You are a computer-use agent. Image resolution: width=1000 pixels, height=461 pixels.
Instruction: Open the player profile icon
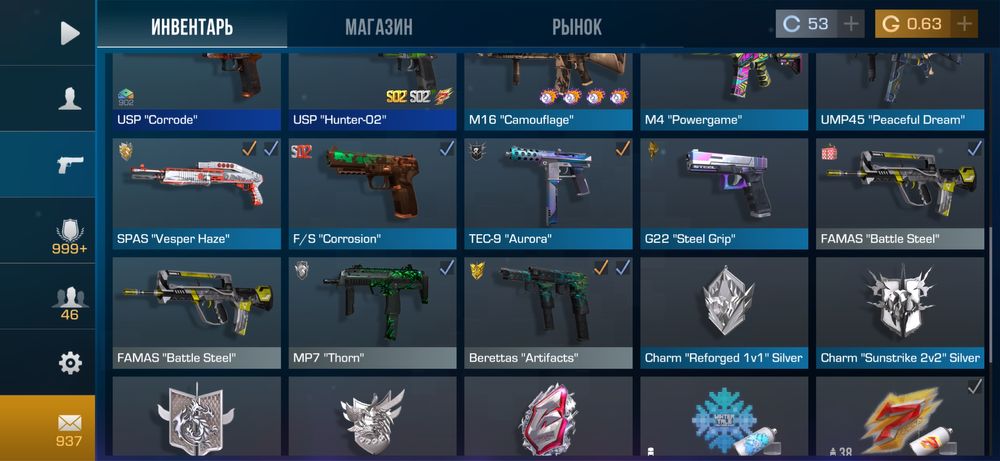[69, 98]
